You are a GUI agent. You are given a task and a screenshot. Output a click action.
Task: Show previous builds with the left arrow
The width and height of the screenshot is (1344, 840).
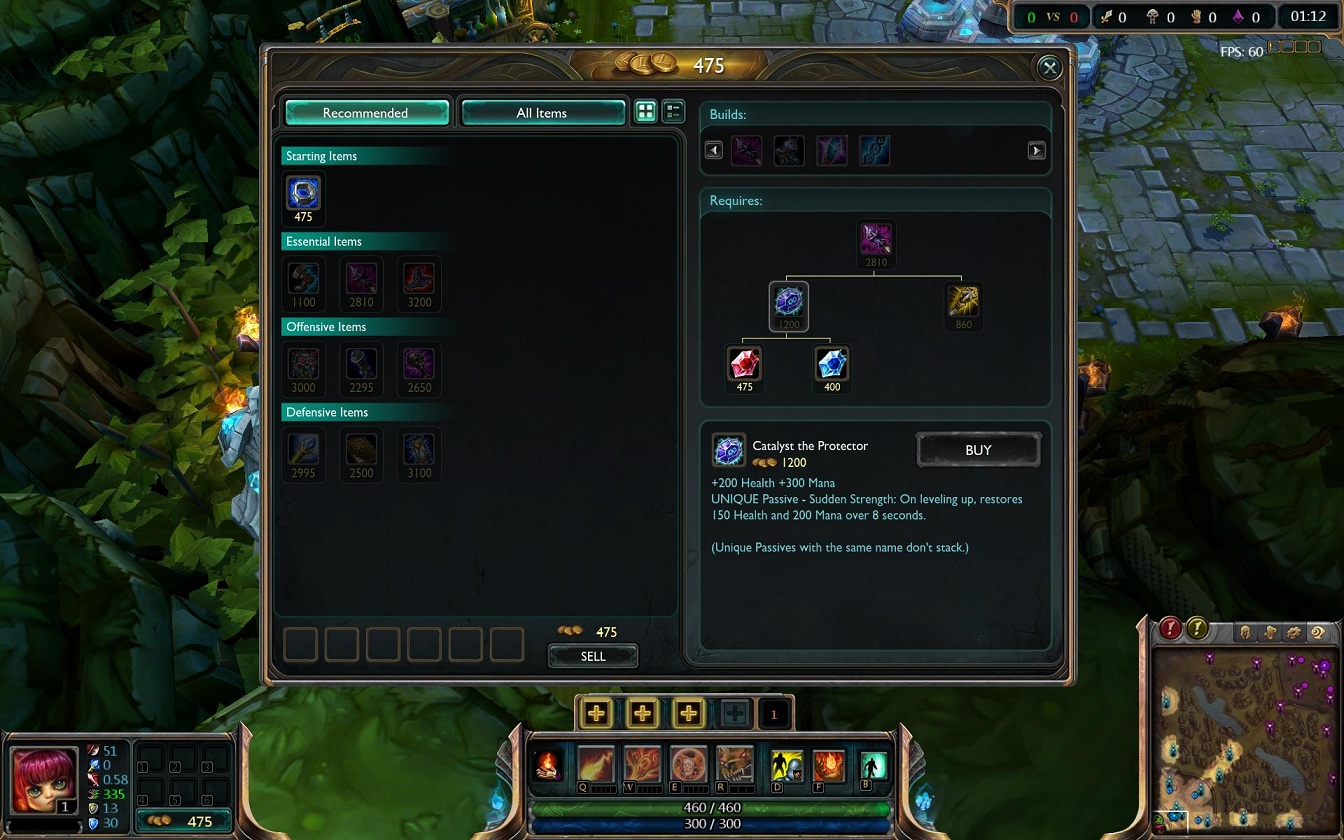[x=714, y=151]
